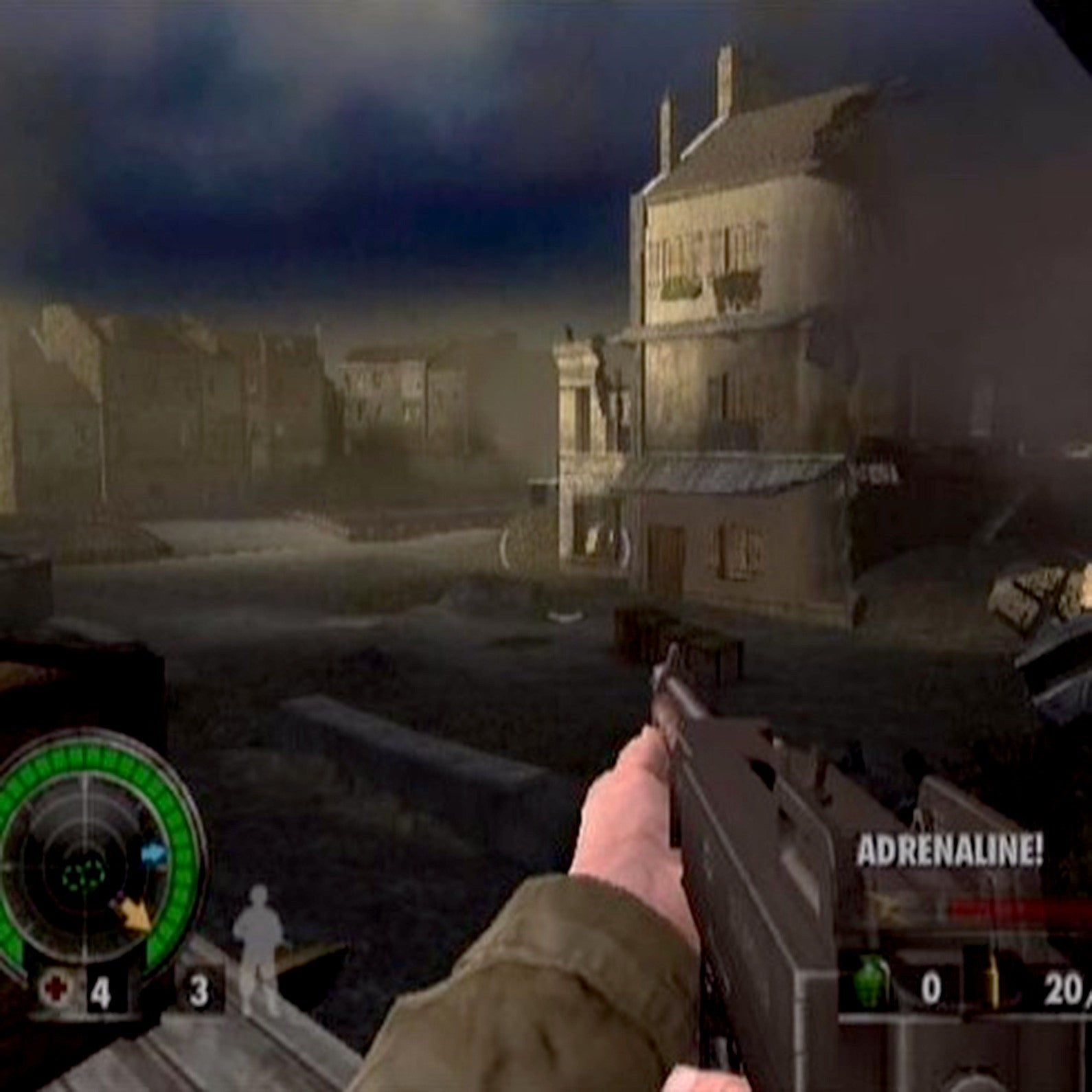Viewport: 1092px width, 1092px height.
Task: Click the medkit counter showing 4
Action: point(100,990)
